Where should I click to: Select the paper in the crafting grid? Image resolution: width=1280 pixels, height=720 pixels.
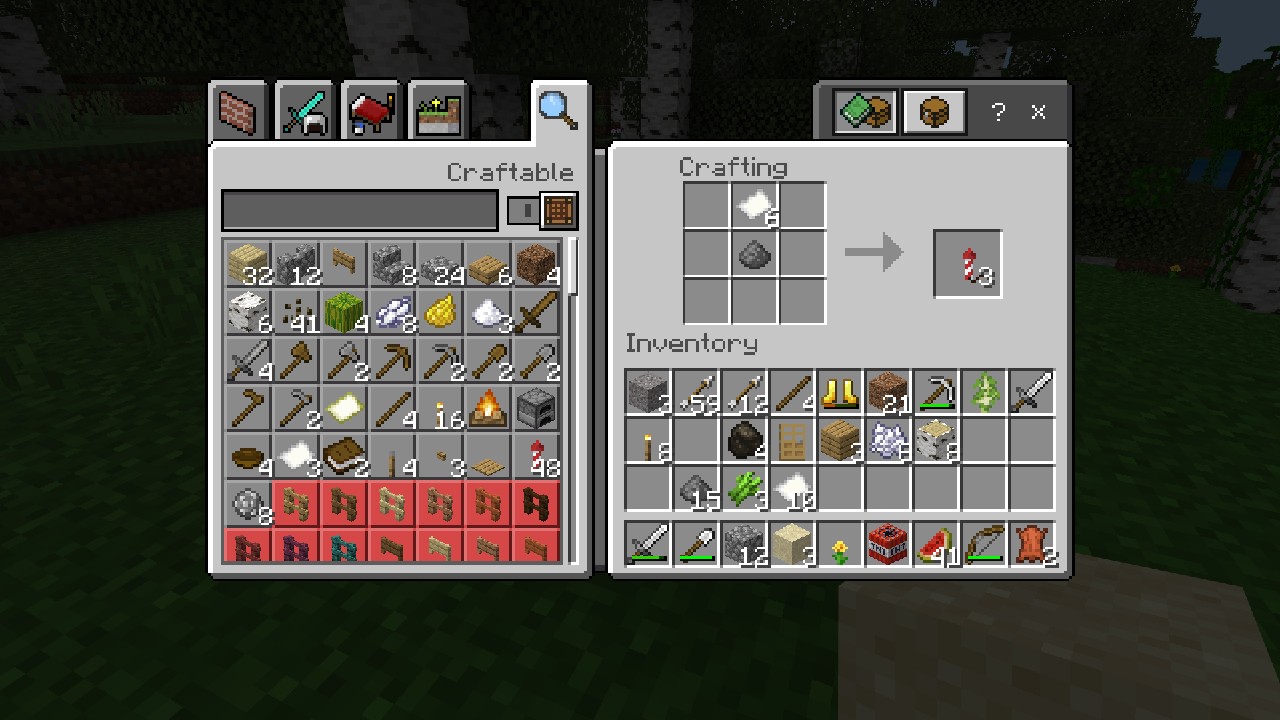754,205
